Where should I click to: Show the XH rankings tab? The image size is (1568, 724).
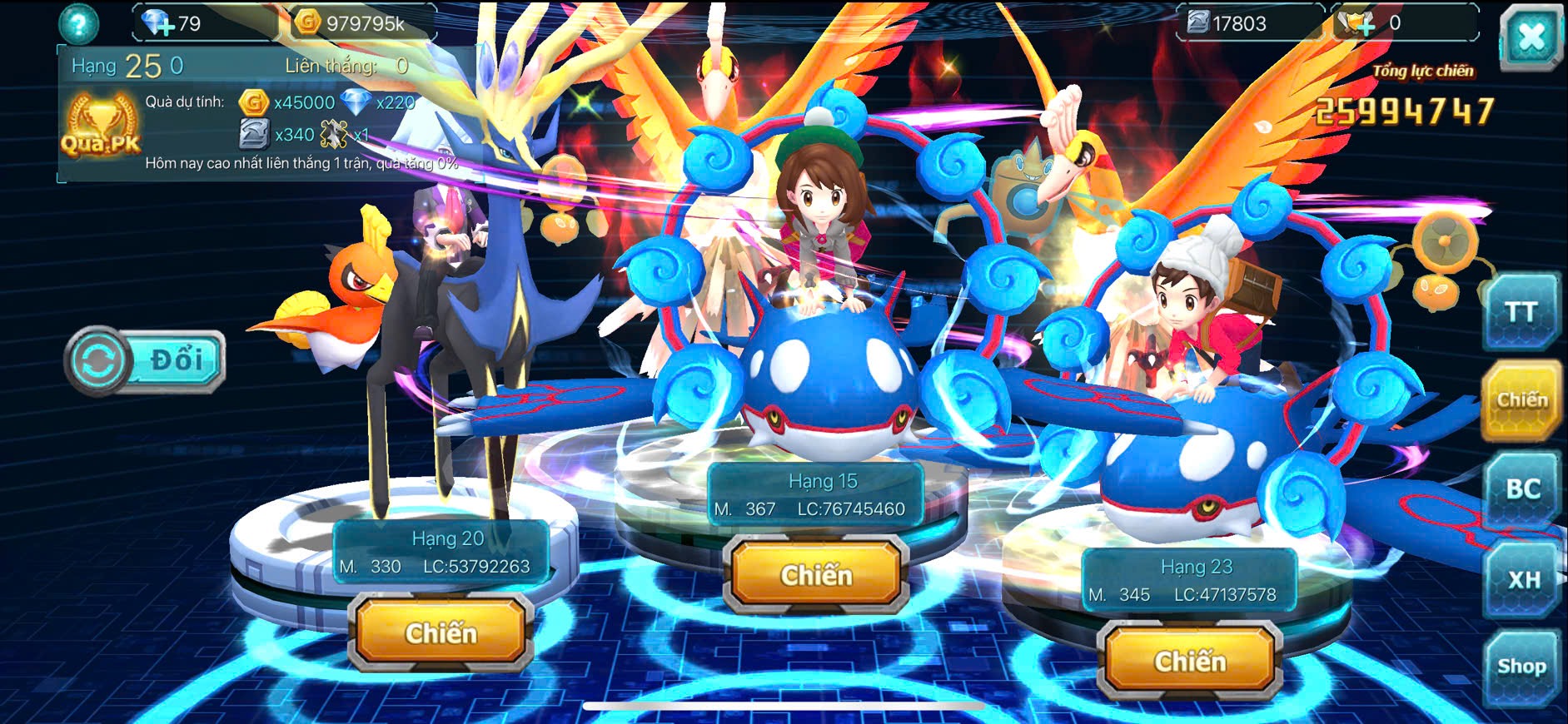pos(1523,579)
